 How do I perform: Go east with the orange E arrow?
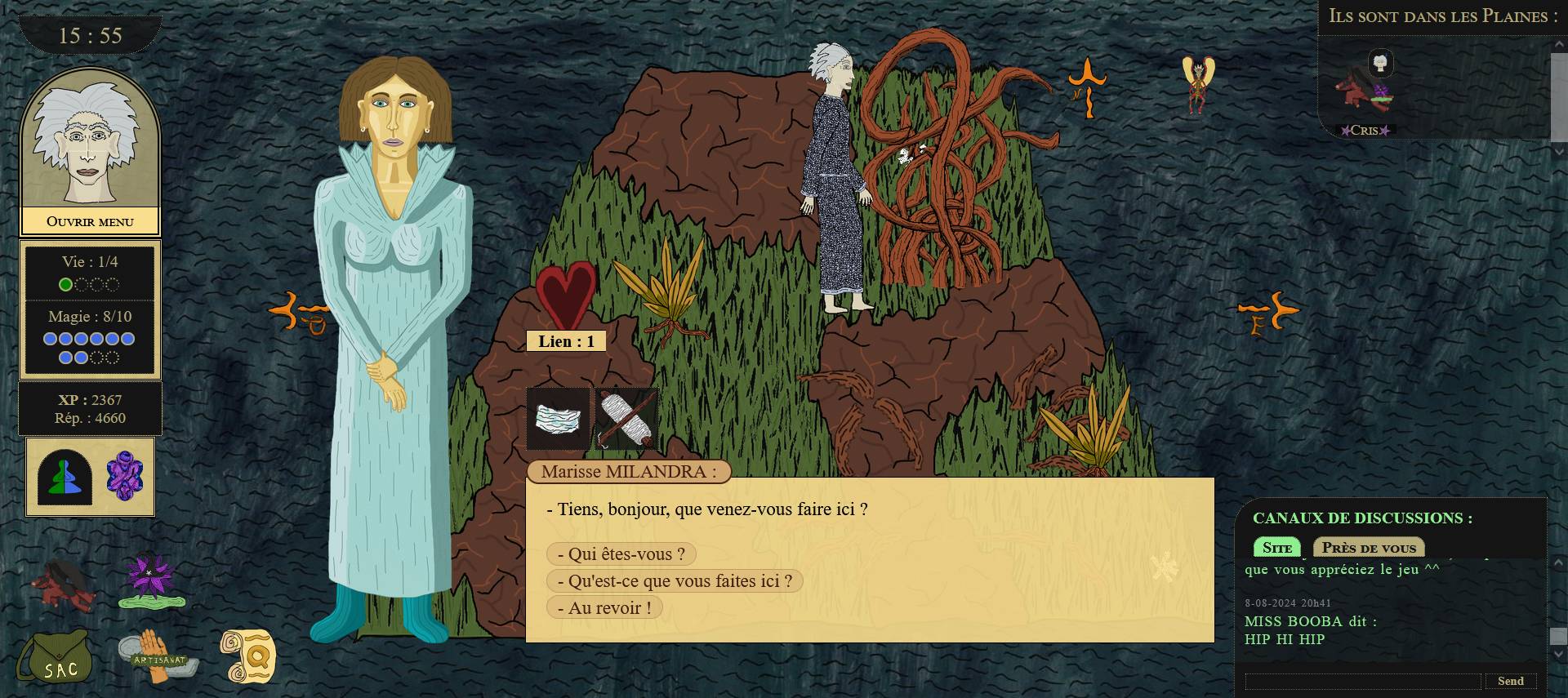click(1267, 314)
